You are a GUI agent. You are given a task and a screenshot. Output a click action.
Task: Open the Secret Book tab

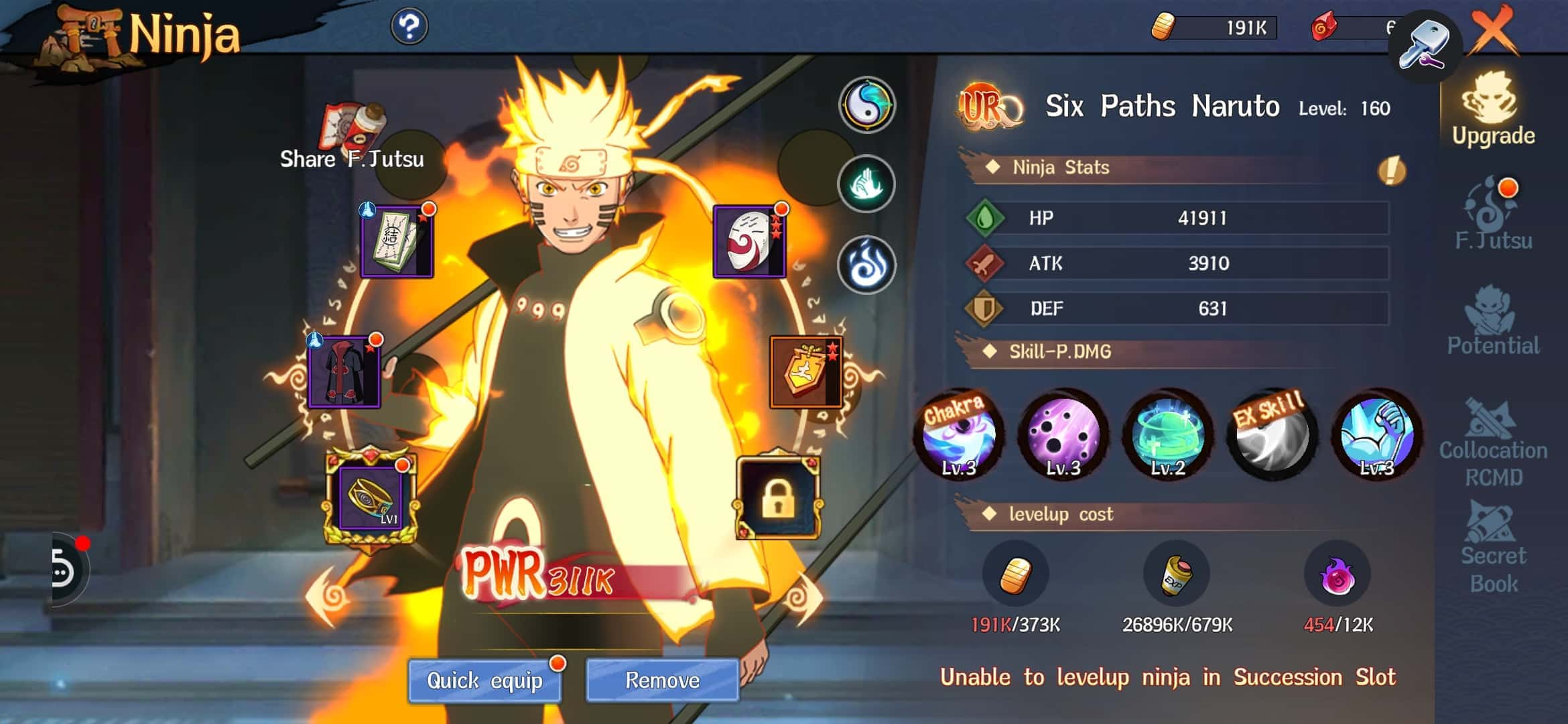click(x=1493, y=550)
